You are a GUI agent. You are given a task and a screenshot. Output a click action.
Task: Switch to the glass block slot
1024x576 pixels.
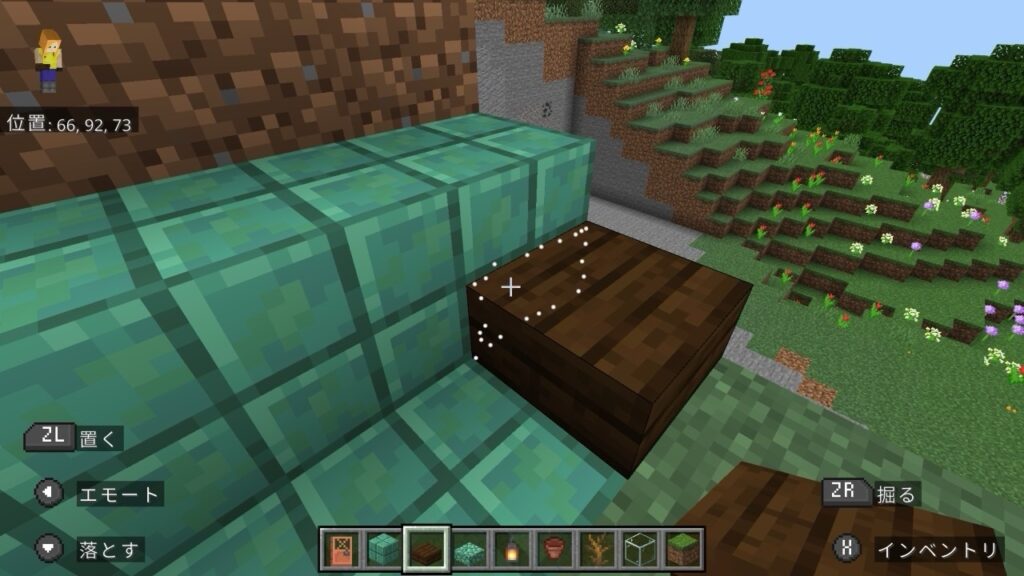(x=641, y=549)
